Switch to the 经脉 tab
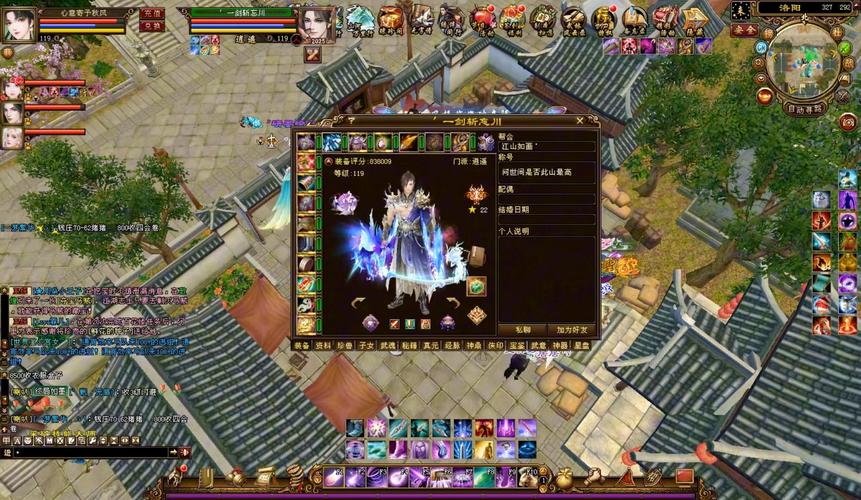The width and height of the screenshot is (861, 500). click(x=452, y=344)
